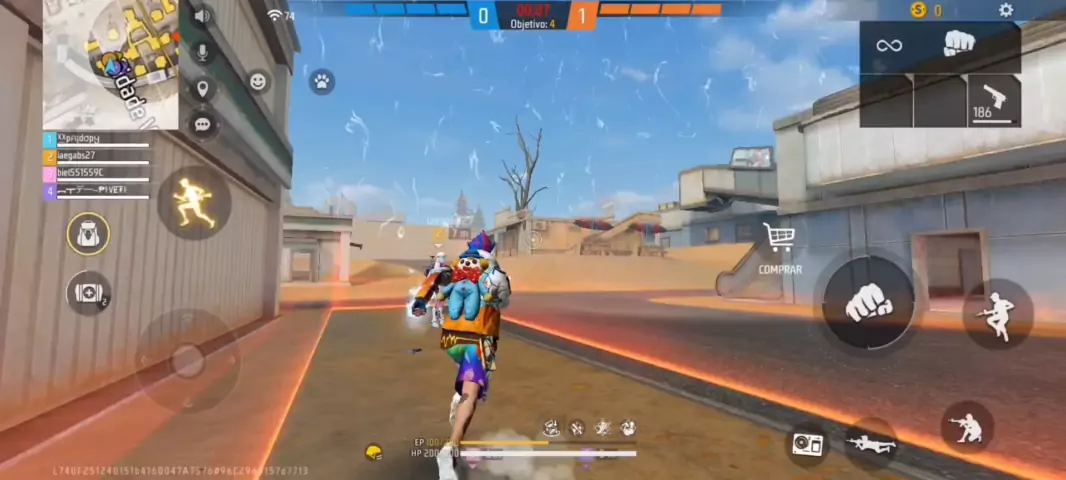Tap the jump button
Screen dimensions: 1066x480
pyautogui.click(x=998, y=313)
